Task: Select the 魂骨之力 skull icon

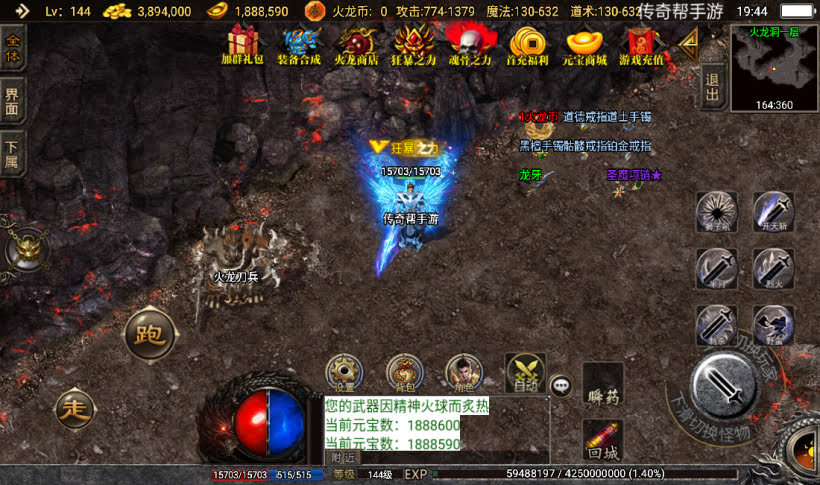Action: tap(468, 43)
